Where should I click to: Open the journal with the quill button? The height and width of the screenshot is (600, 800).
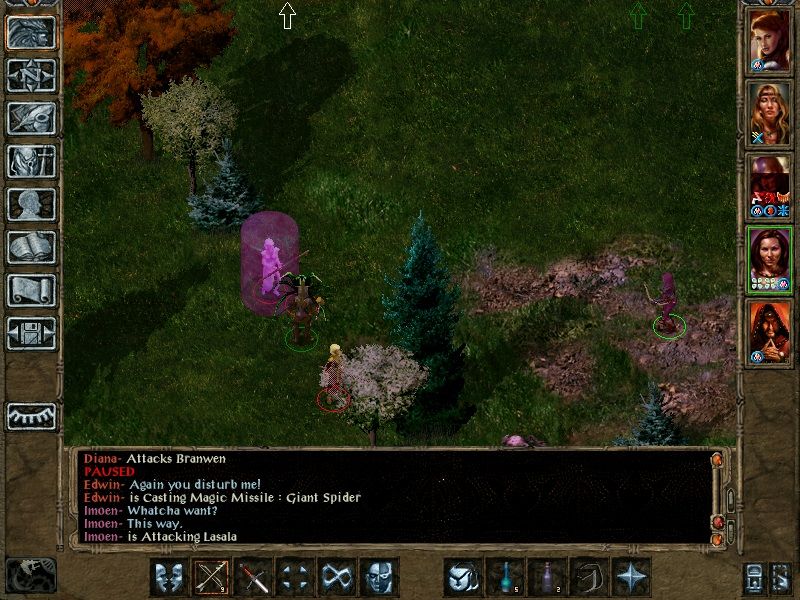[31, 117]
